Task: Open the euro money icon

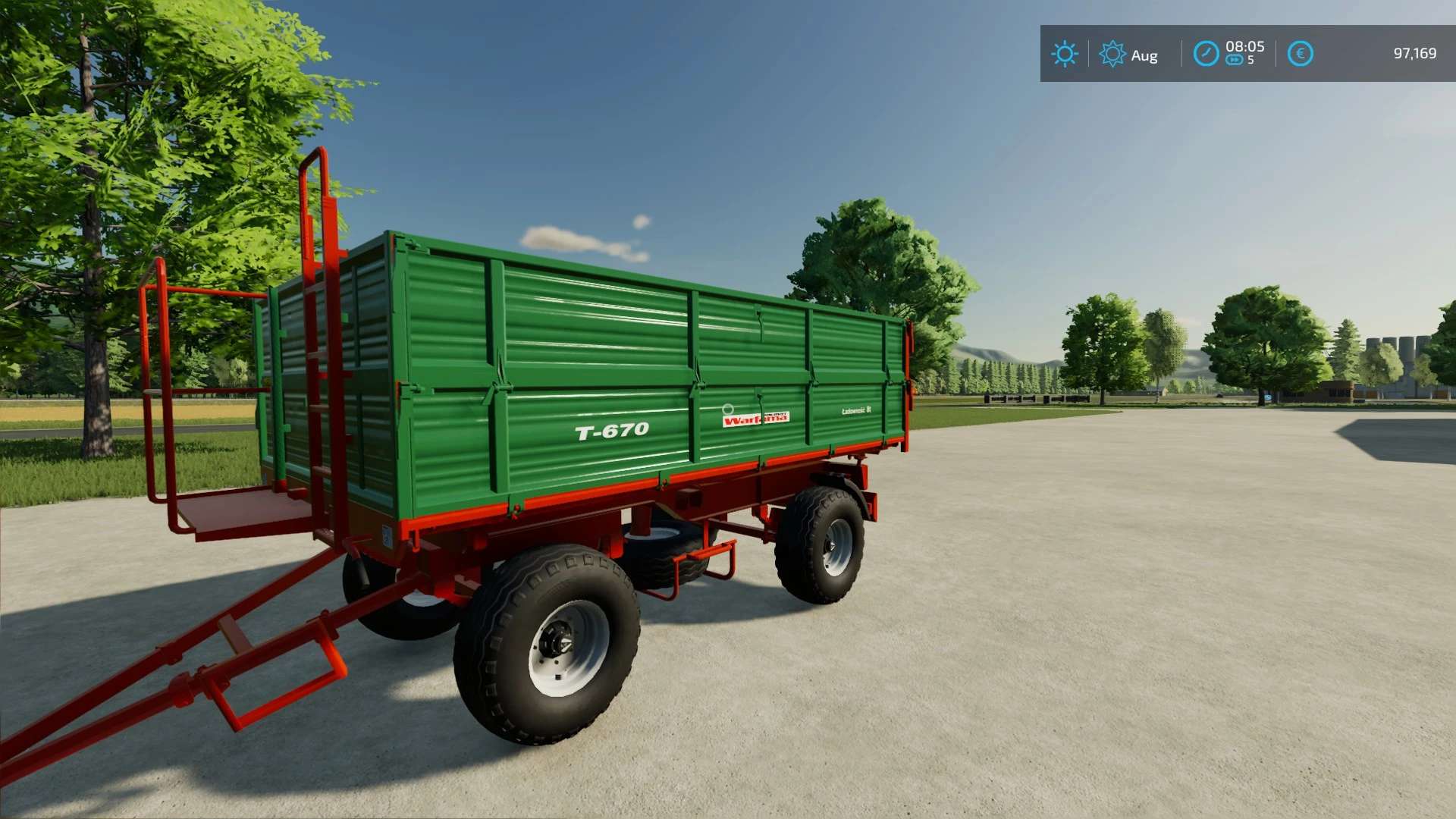Action: click(1300, 54)
